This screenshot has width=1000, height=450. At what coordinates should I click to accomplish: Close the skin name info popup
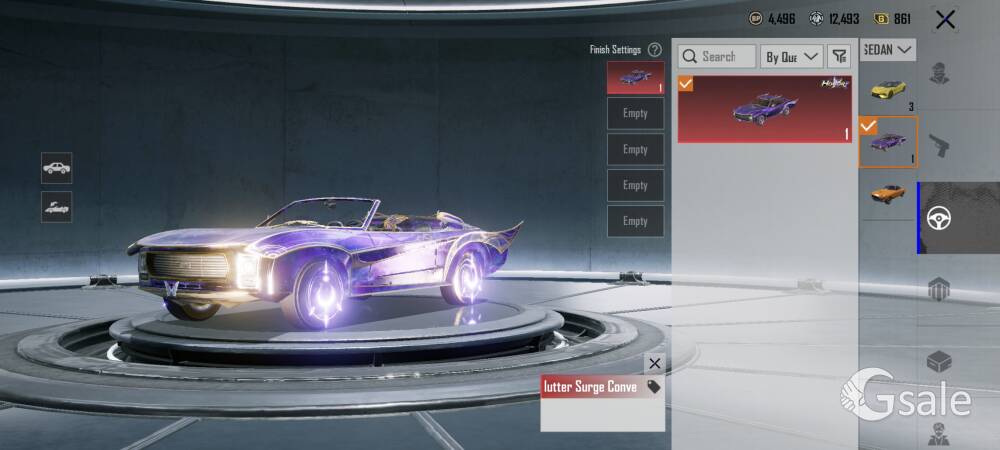[655, 364]
